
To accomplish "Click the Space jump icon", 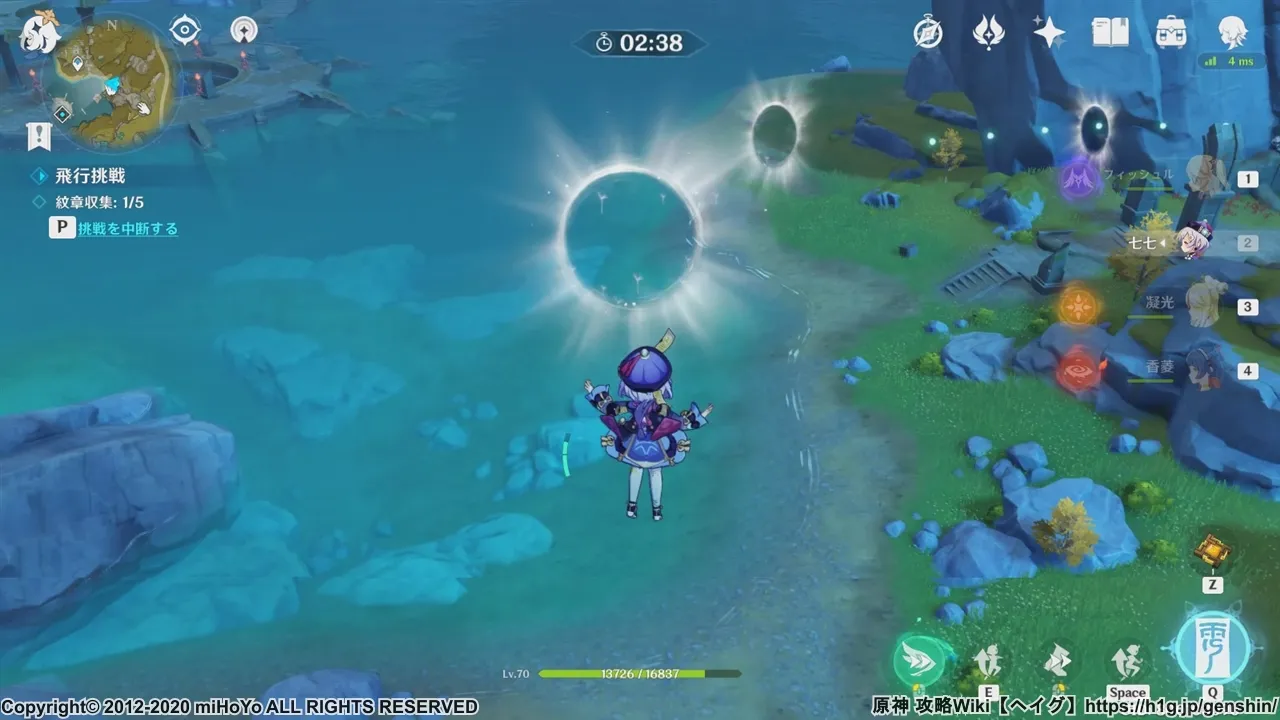I will point(1128,660).
